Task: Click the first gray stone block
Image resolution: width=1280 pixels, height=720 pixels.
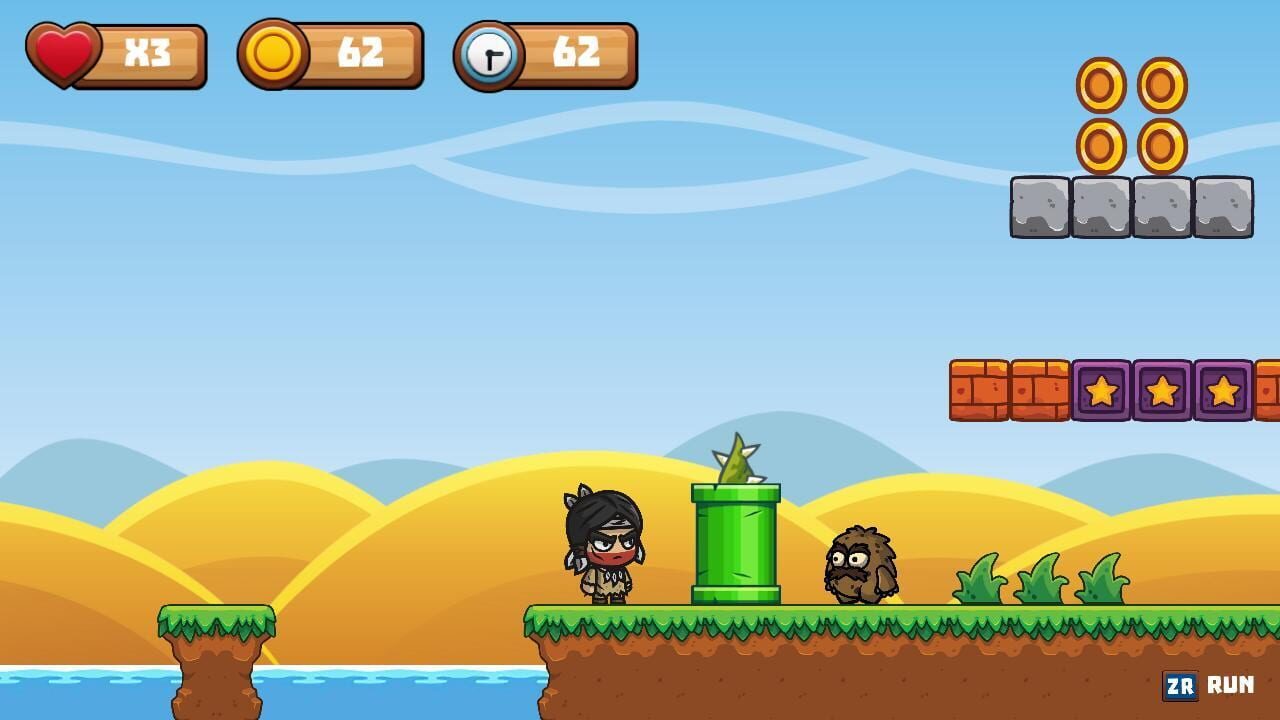Action: 1040,207
